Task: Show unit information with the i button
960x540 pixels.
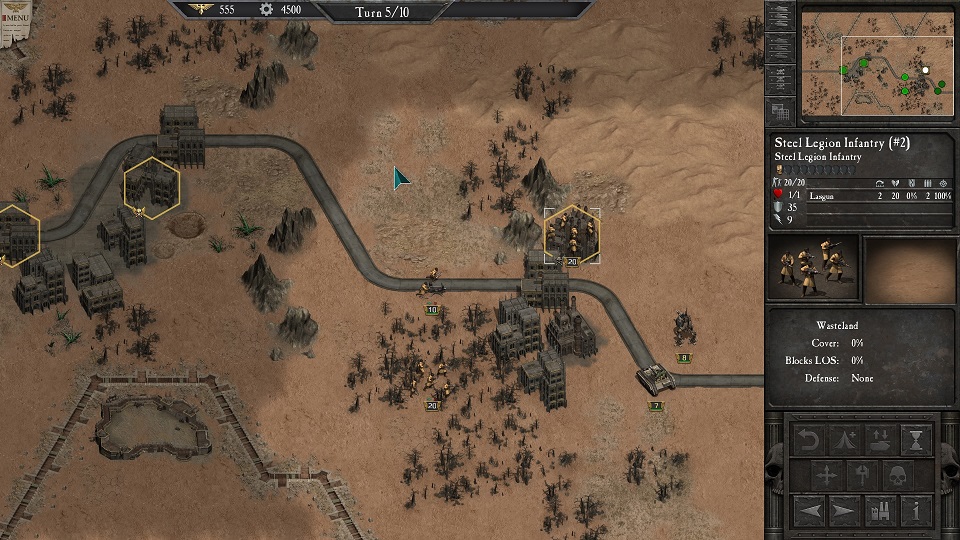Action: tap(916, 510)
